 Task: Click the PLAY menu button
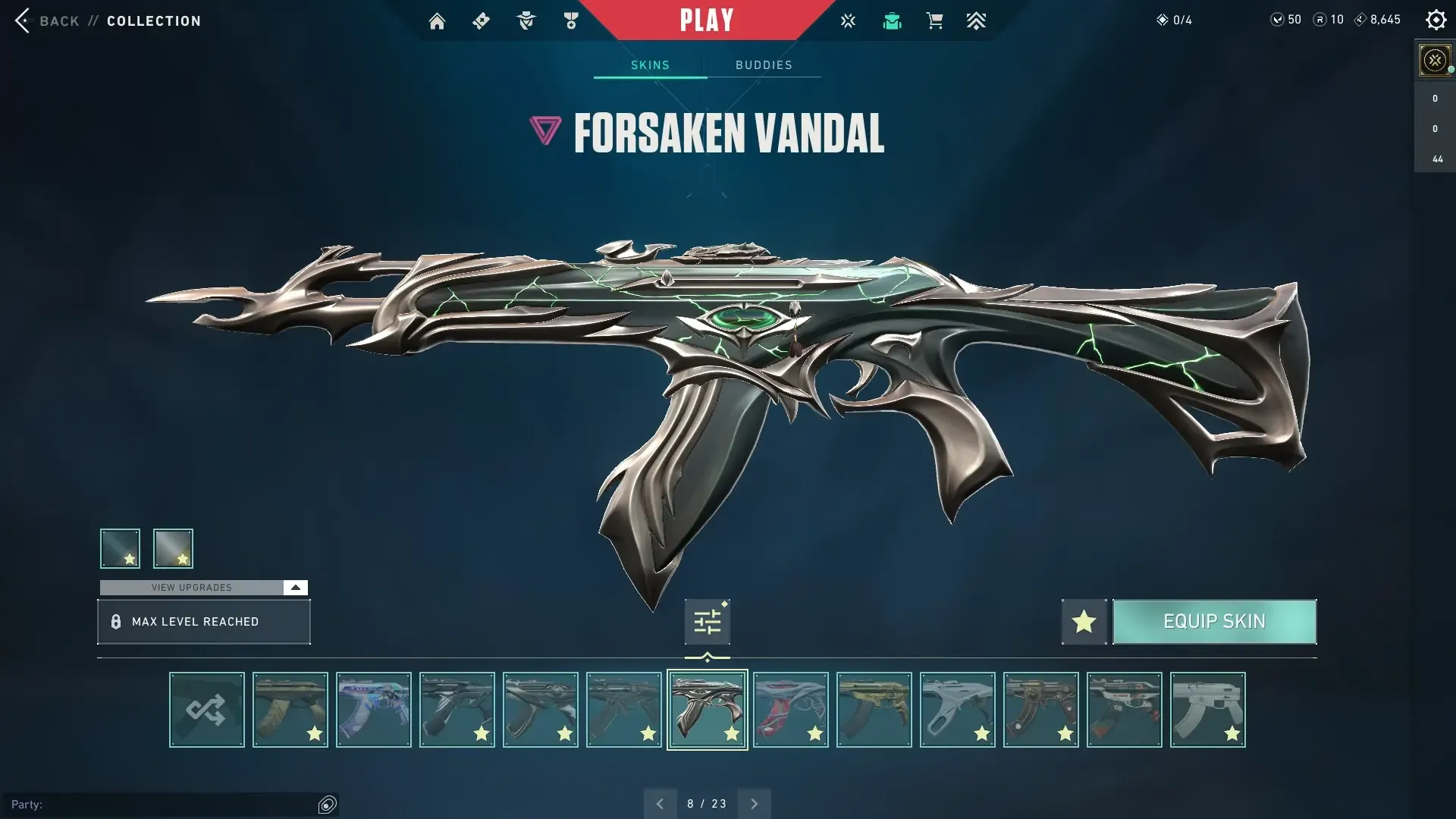tap(708, 20)
